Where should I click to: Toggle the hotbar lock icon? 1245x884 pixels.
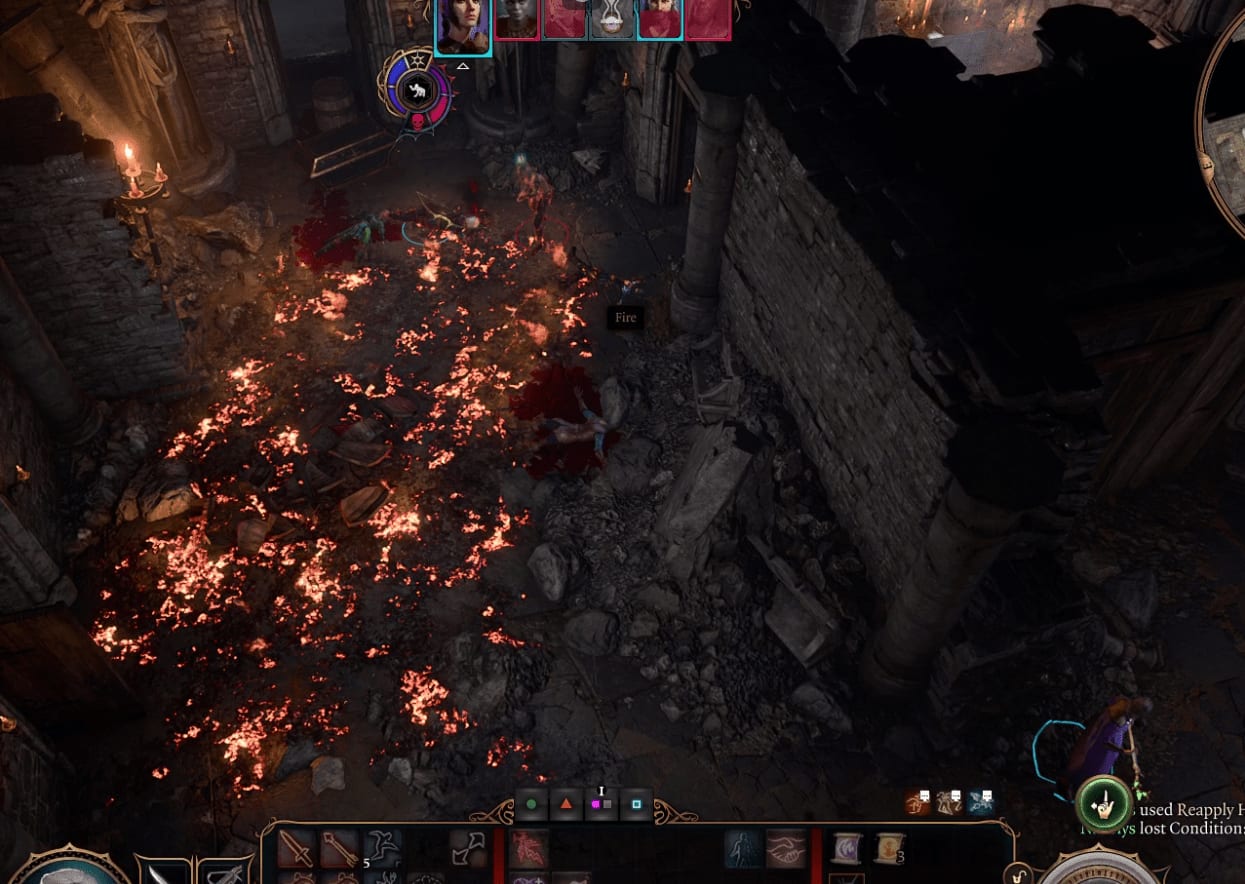tap(1019, 873)
